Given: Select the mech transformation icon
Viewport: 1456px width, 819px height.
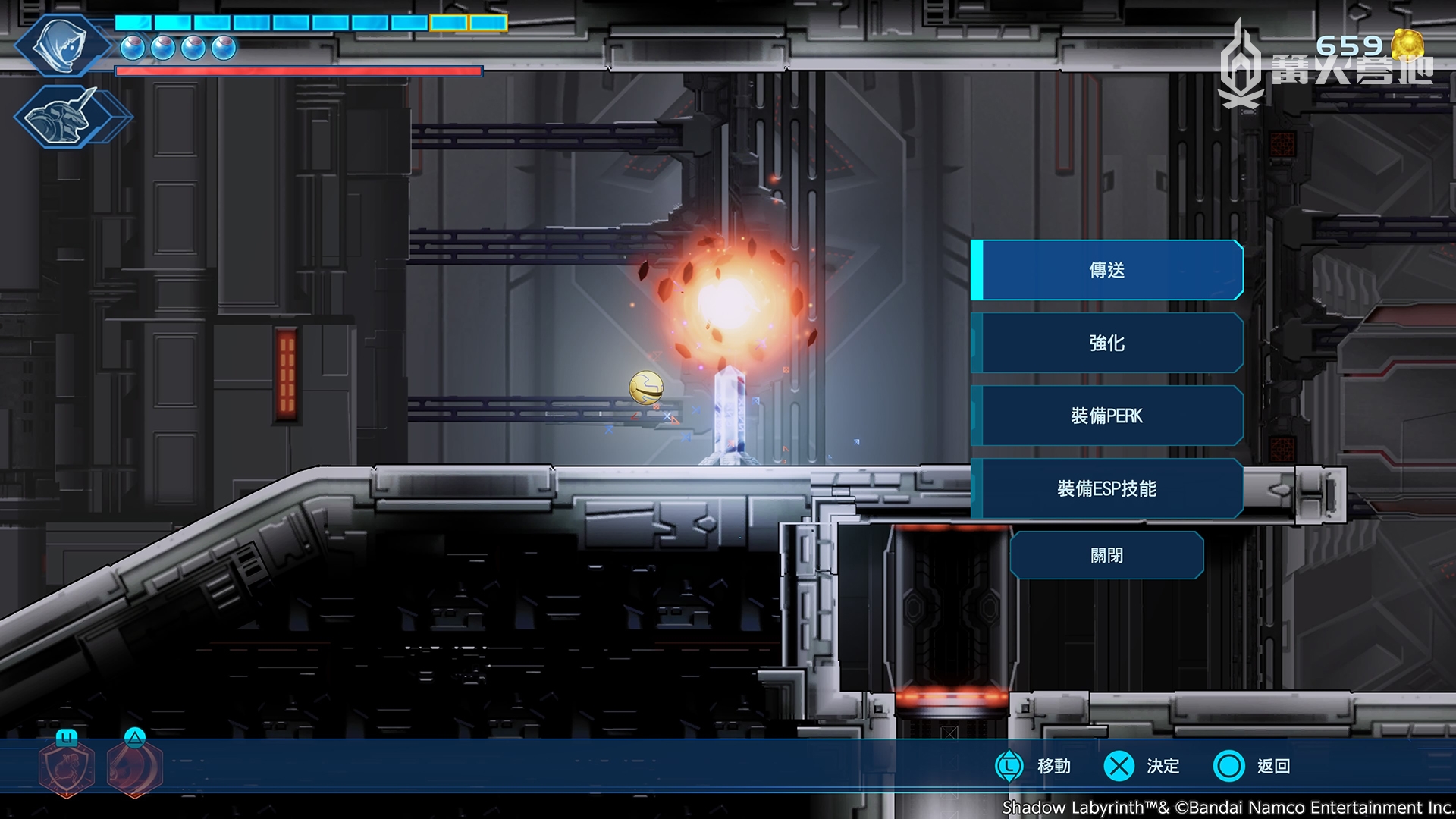Looking at the screenshot, I should click(68, 118).
